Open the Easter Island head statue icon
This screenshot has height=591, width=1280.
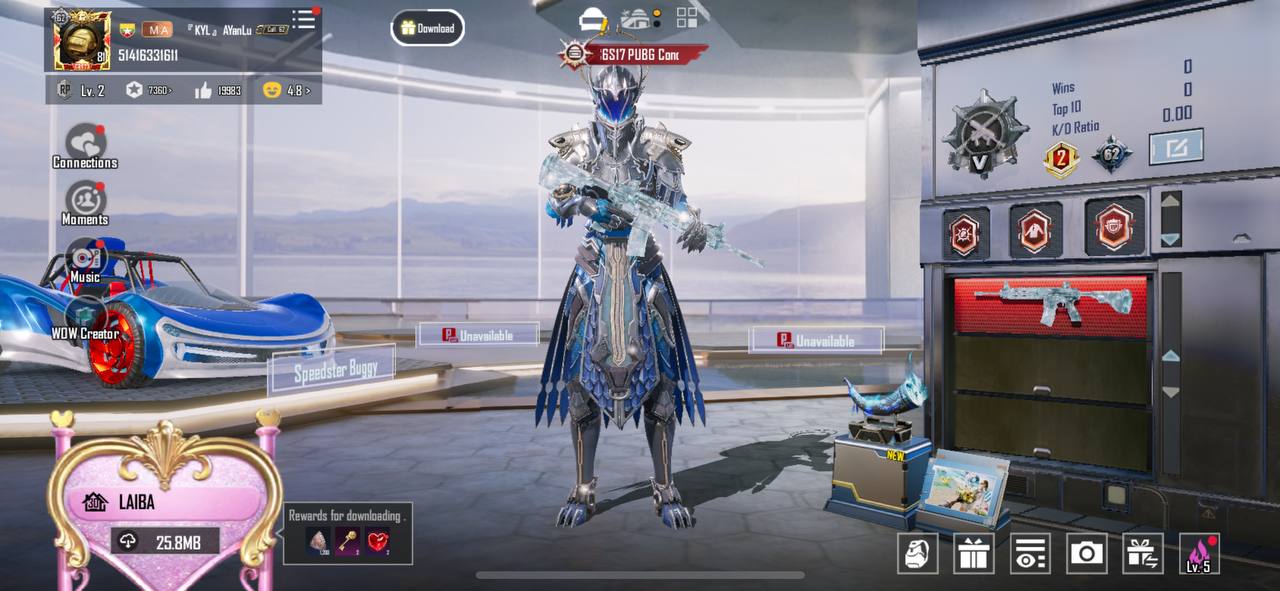917,553
